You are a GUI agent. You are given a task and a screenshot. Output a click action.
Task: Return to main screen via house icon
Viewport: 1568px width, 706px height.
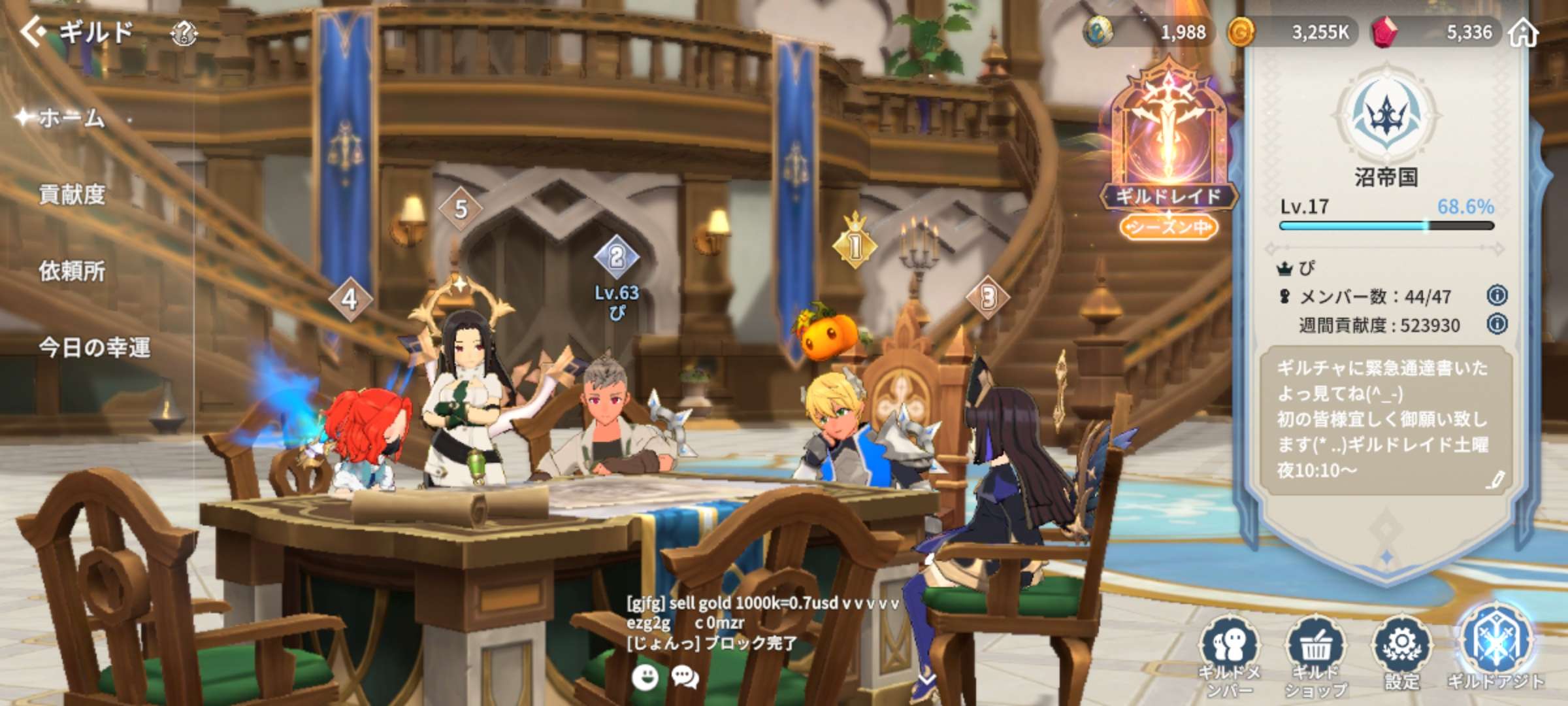1523,32
